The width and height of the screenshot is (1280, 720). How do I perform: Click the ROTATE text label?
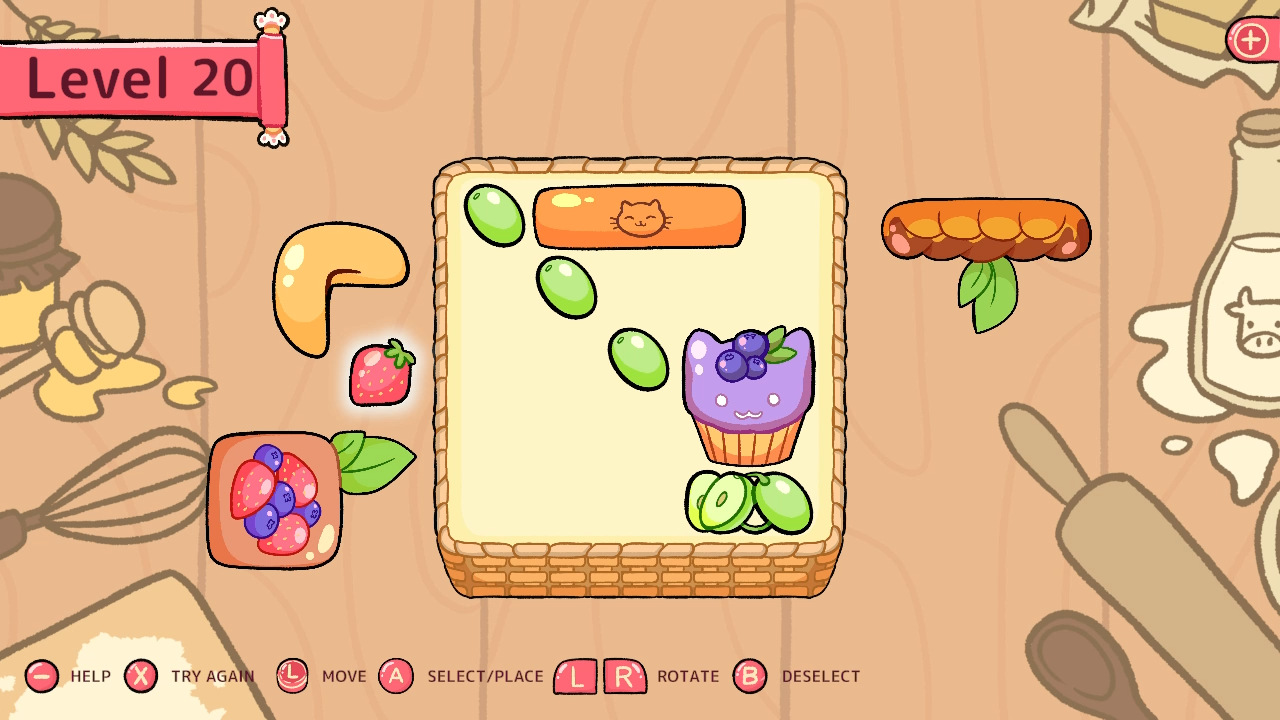tap(687, 676)
